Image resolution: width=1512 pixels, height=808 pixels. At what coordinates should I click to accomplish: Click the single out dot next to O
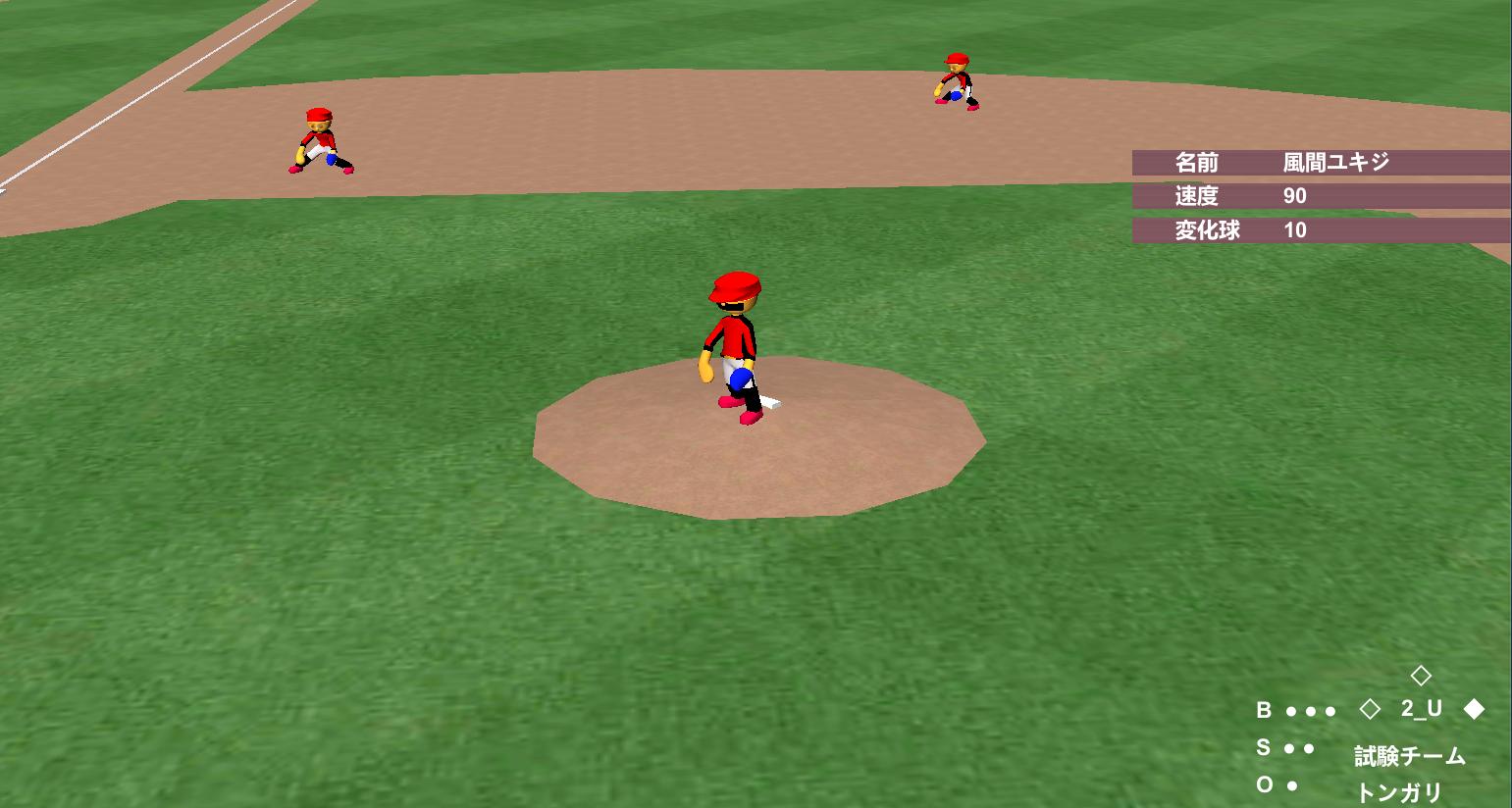click(x=1292, y=784)
